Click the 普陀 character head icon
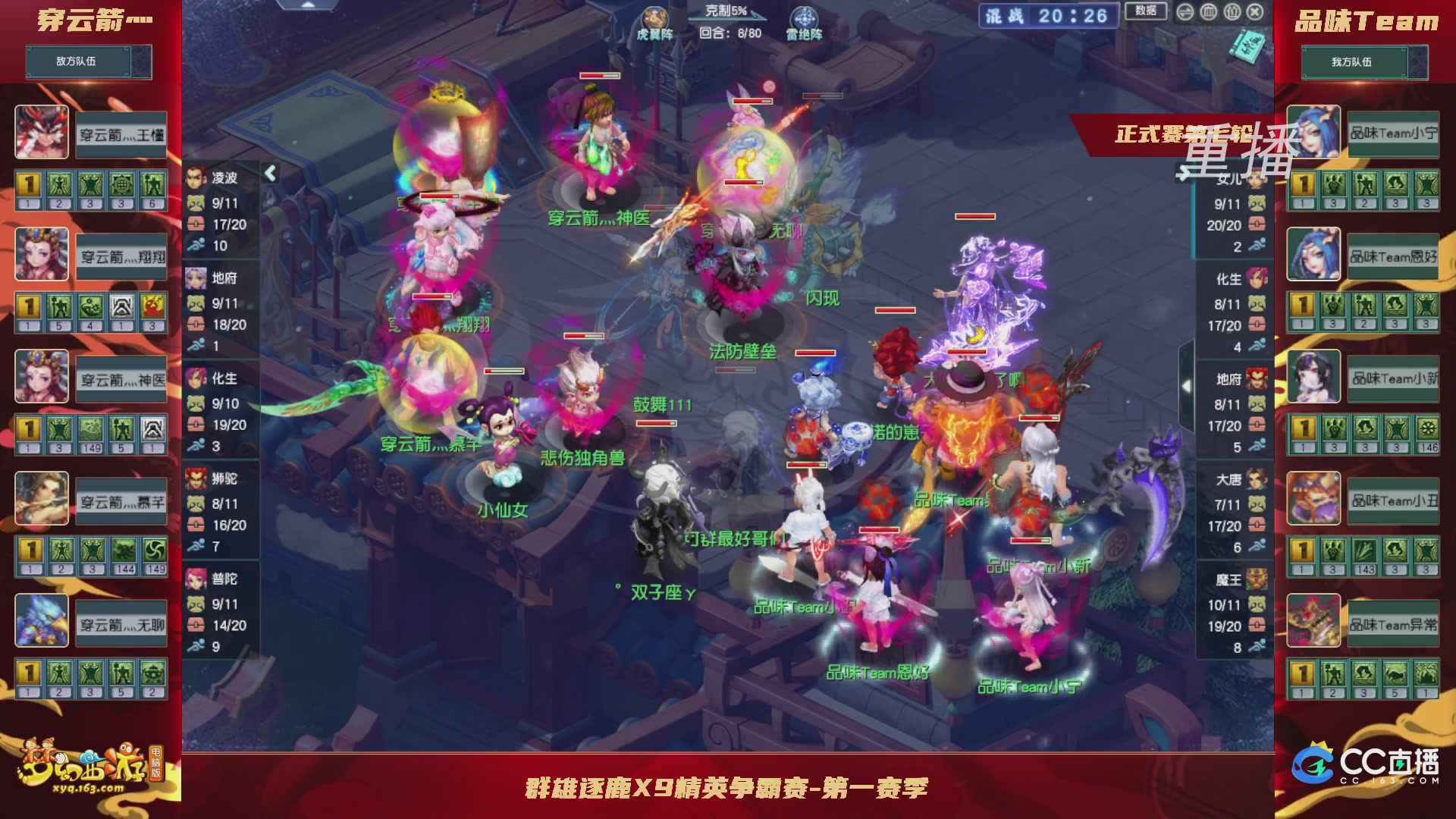The image size is (1456, 819). tap(196, 578)
